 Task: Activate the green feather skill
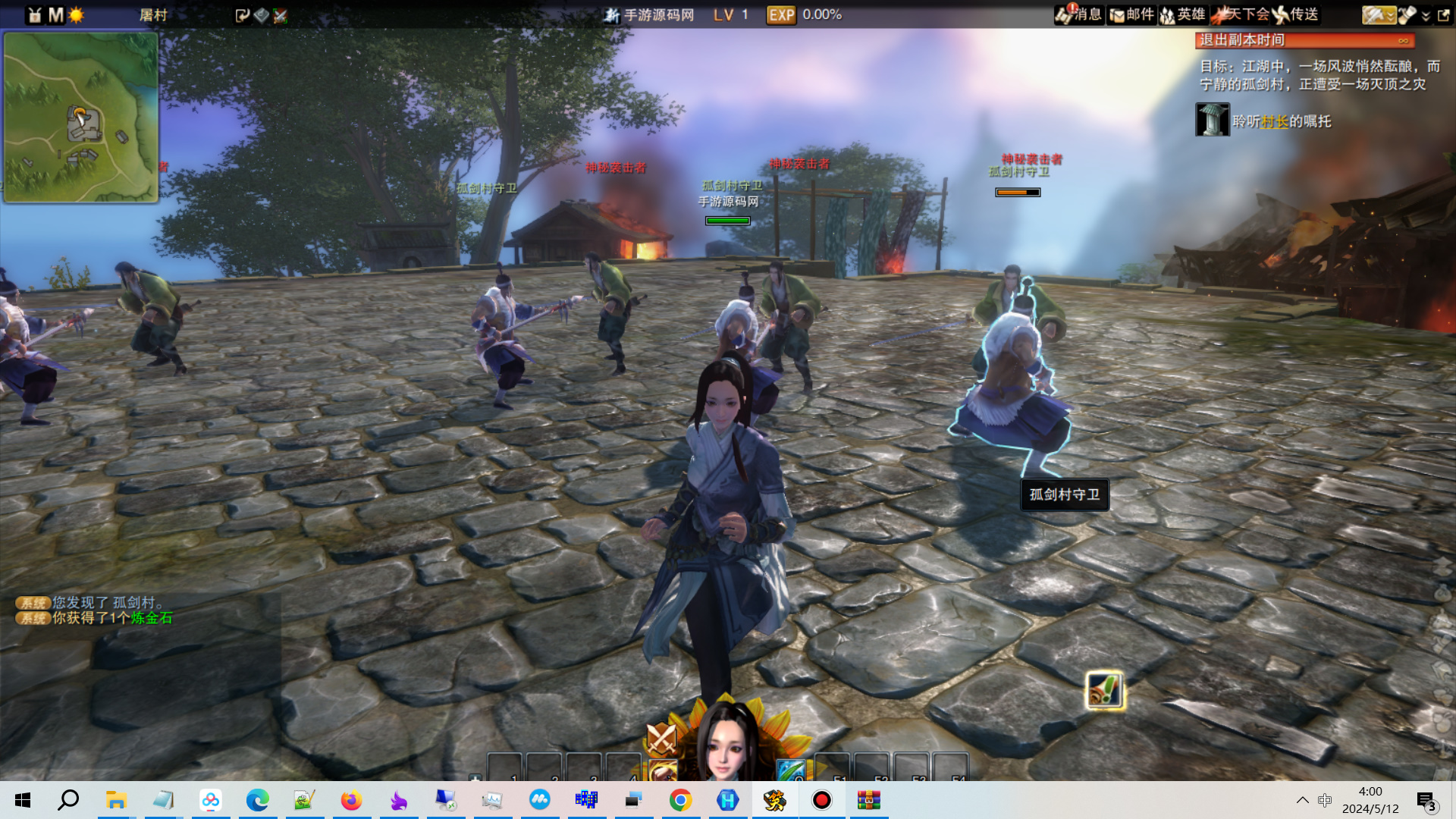(789, 770)
